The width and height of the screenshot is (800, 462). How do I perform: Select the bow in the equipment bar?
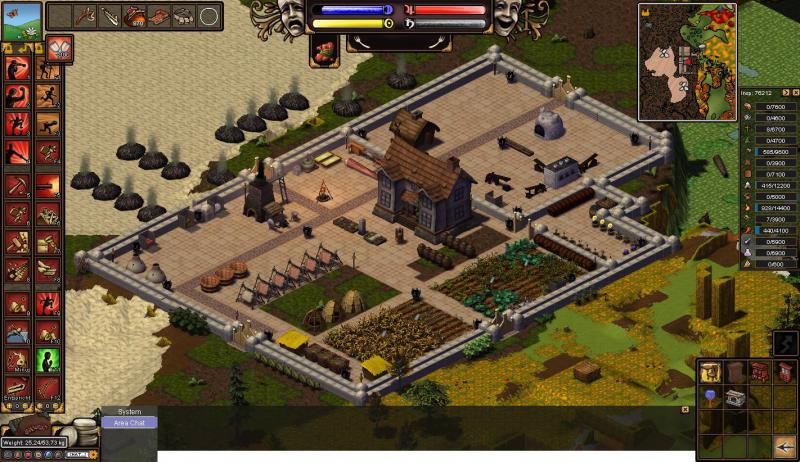110,16
